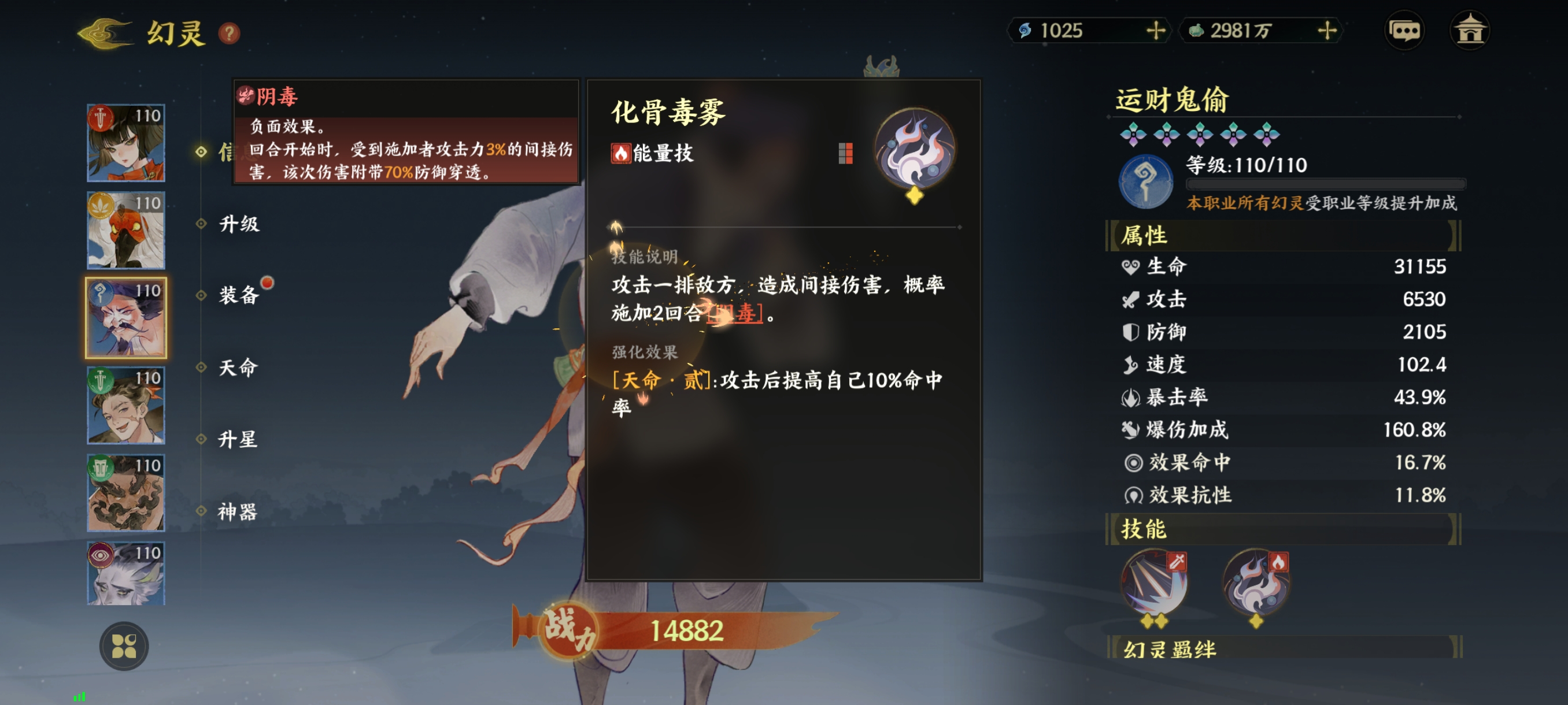The height and width of the screenshot is (705, 1568).
Task: Select the flame energy skill in 技能 section
Action: pos(1256,583)
